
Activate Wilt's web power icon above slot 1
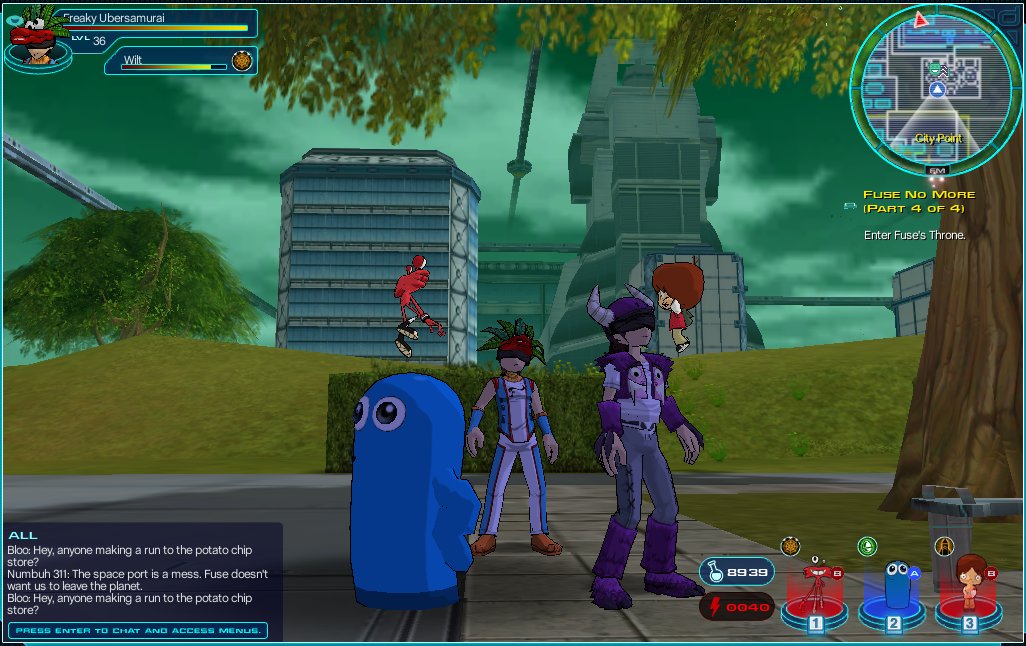click(x=790, y=546)
